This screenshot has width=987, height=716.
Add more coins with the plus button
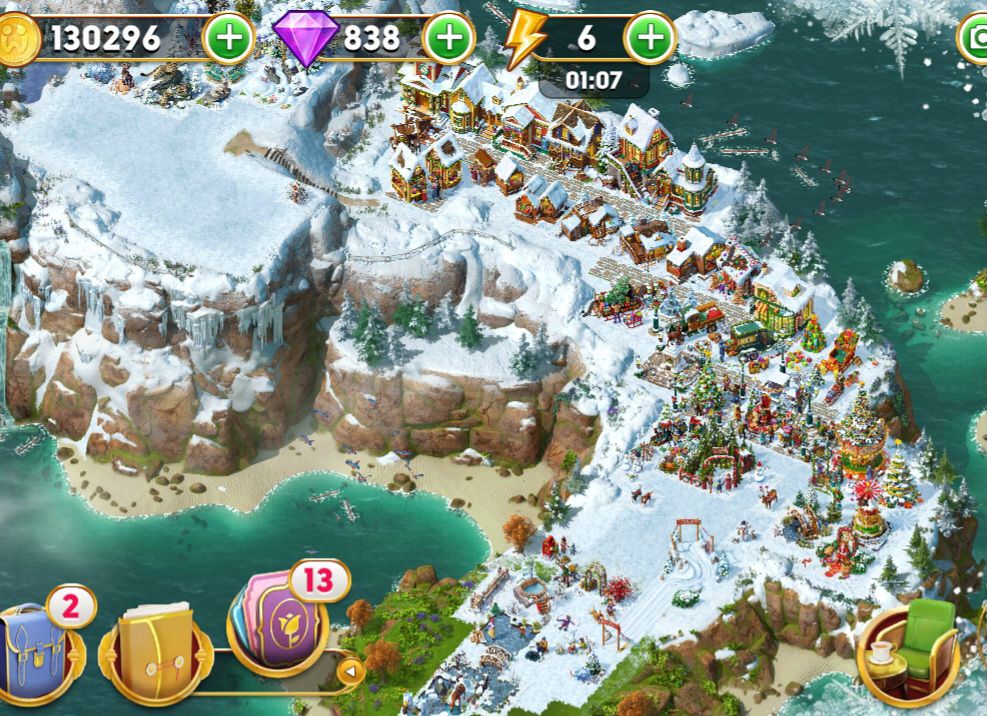click(229, 39)
